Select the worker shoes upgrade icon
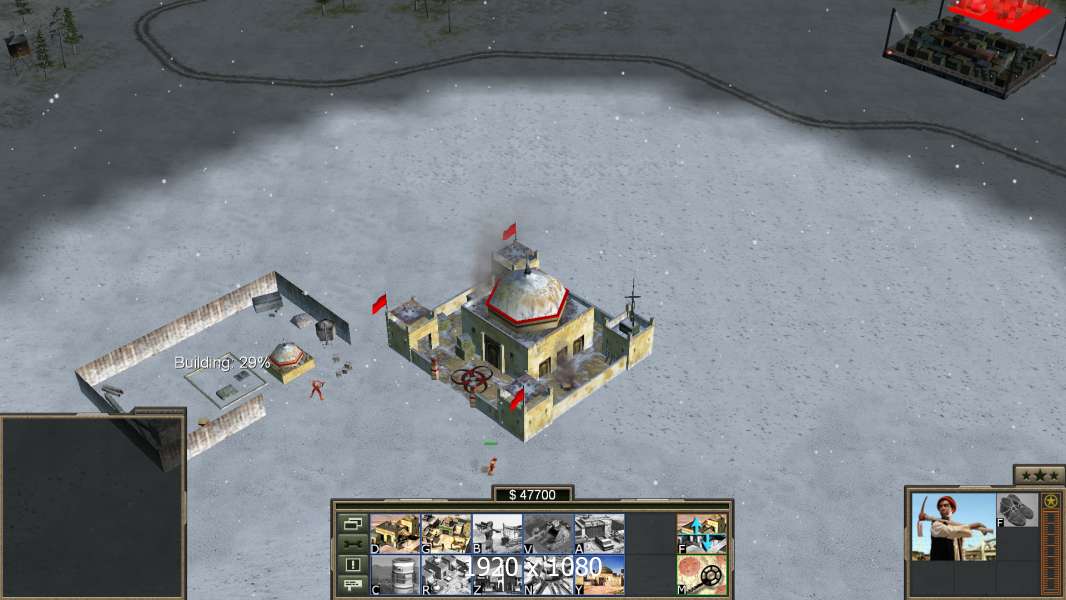Screen dimensions: 1066x600 (x=1017, y=509)
